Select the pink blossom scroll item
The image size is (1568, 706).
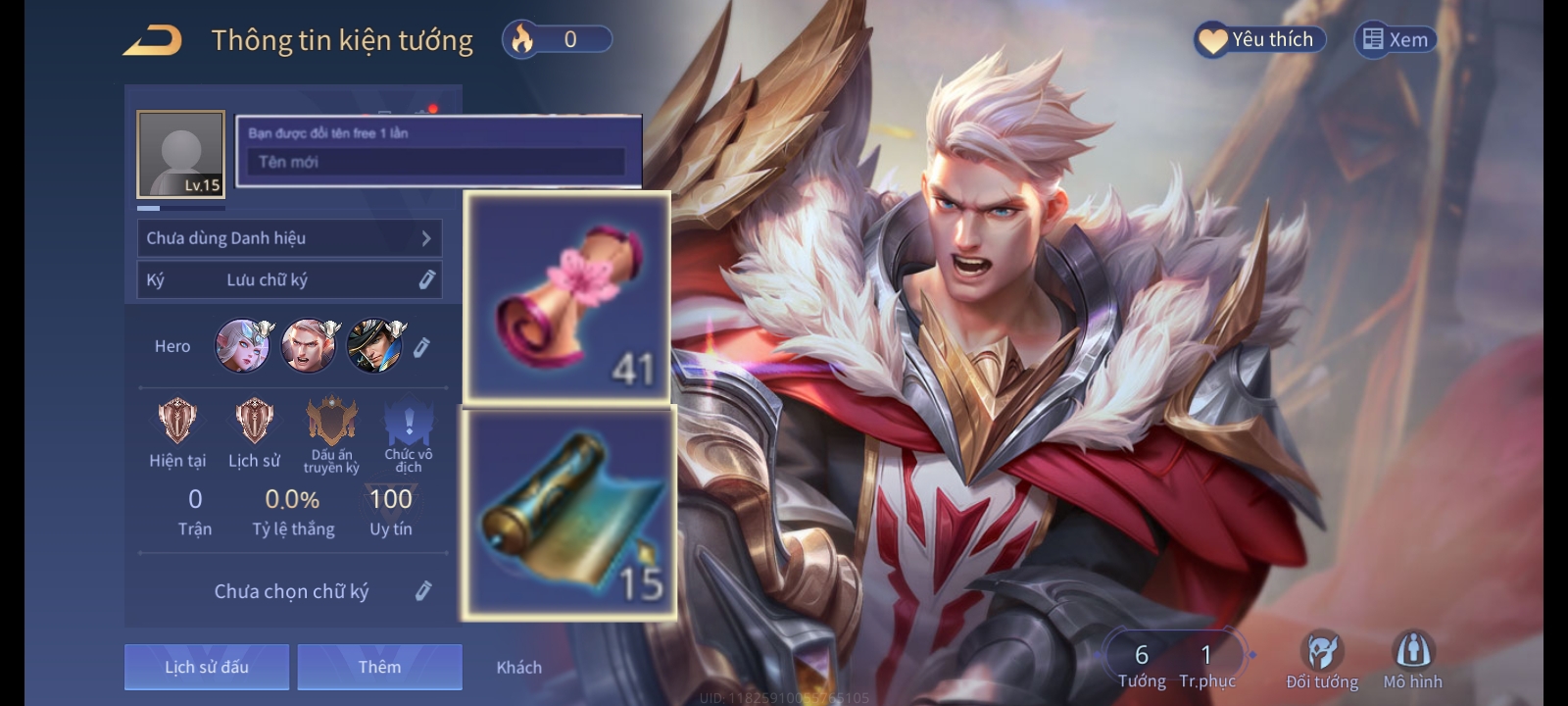pyautogui.click(x=567, y=297)
